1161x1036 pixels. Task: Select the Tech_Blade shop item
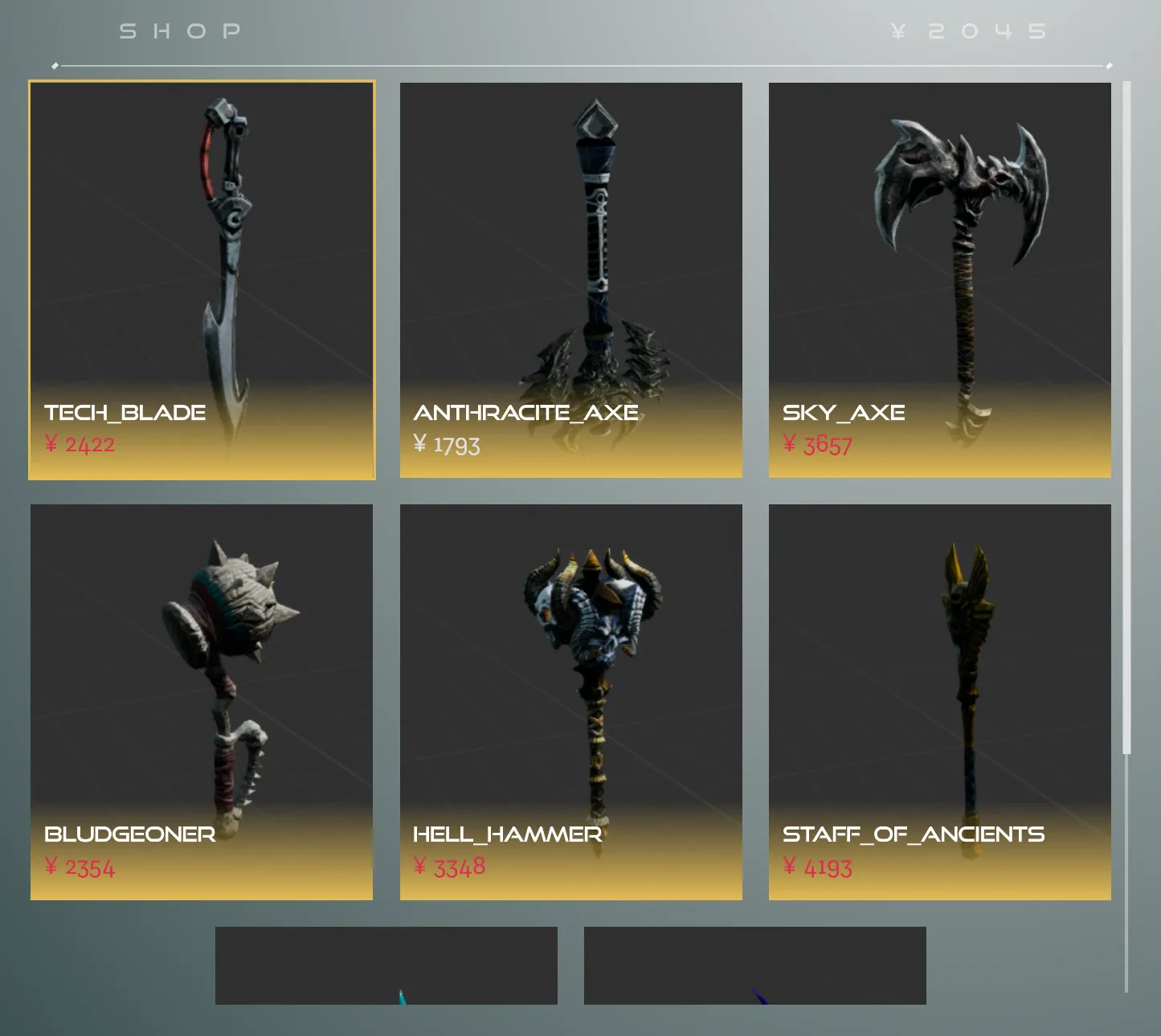coord(202,280)
